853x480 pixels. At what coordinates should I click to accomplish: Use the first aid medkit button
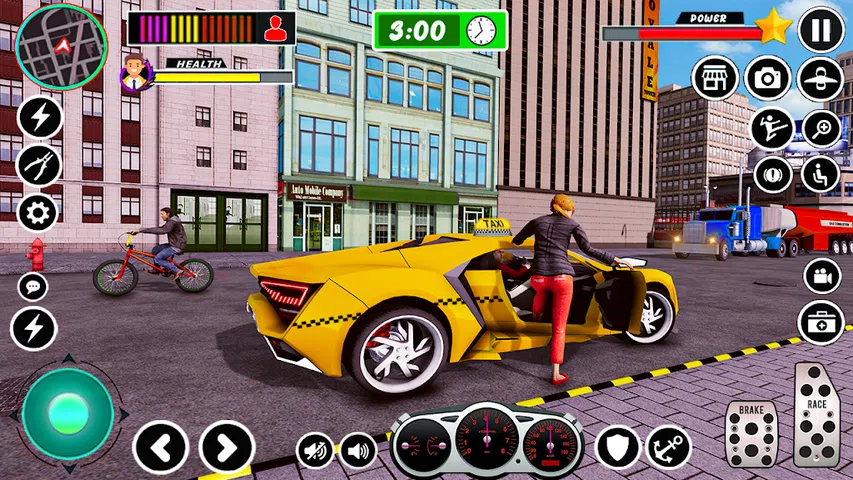(x=821, y=323)
